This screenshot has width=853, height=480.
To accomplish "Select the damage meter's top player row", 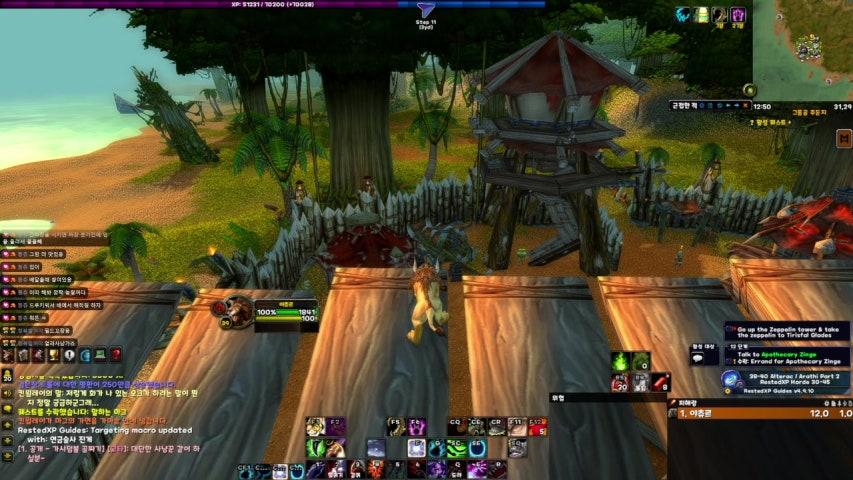I will [760, 413].
